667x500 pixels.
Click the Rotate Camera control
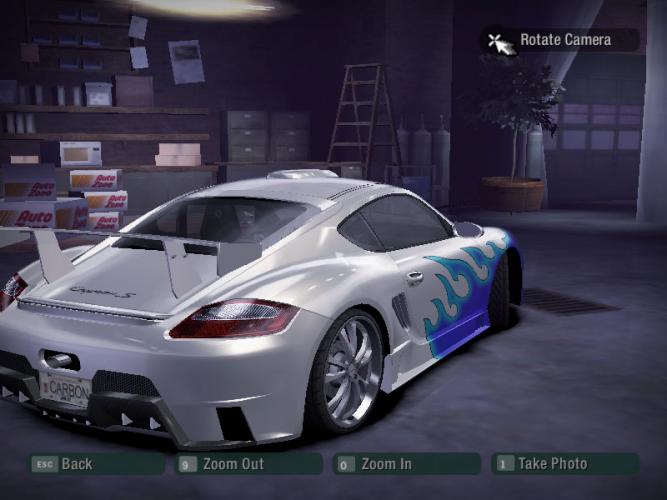564,41
